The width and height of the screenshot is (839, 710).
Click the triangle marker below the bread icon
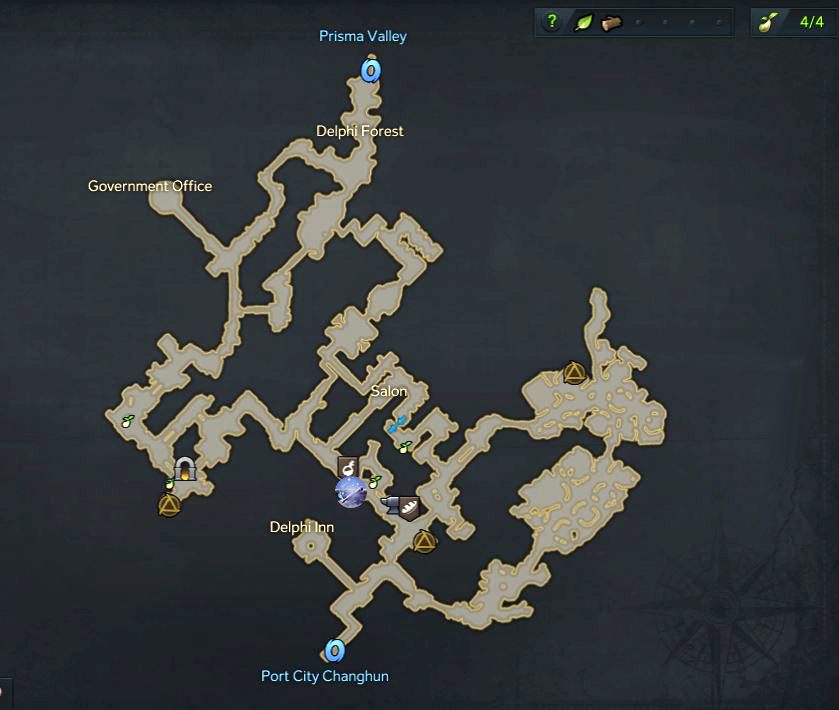click(424, 542)
